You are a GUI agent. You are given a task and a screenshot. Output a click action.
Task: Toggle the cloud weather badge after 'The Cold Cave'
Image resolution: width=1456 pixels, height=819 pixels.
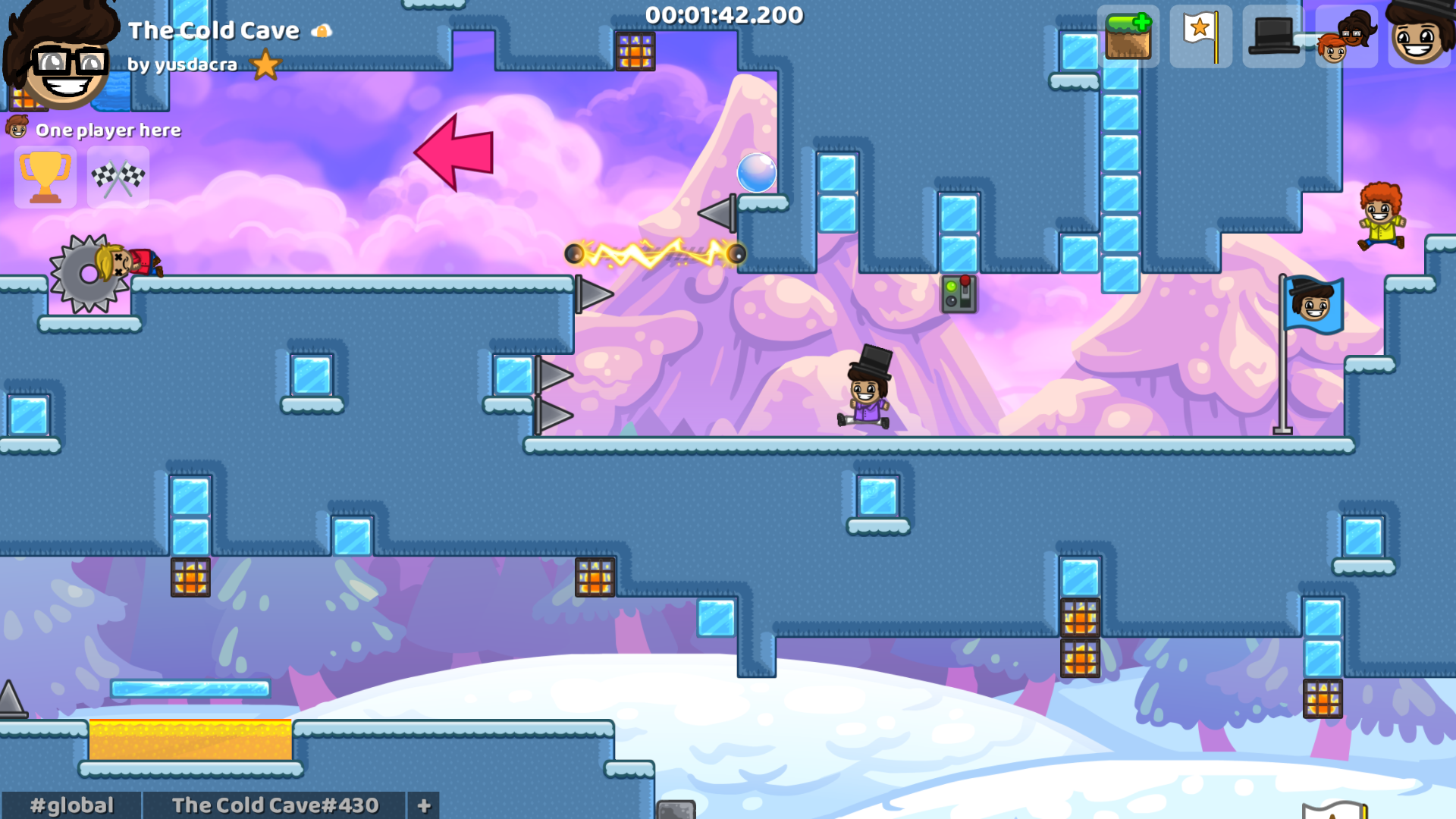click(x=322, y=30)
